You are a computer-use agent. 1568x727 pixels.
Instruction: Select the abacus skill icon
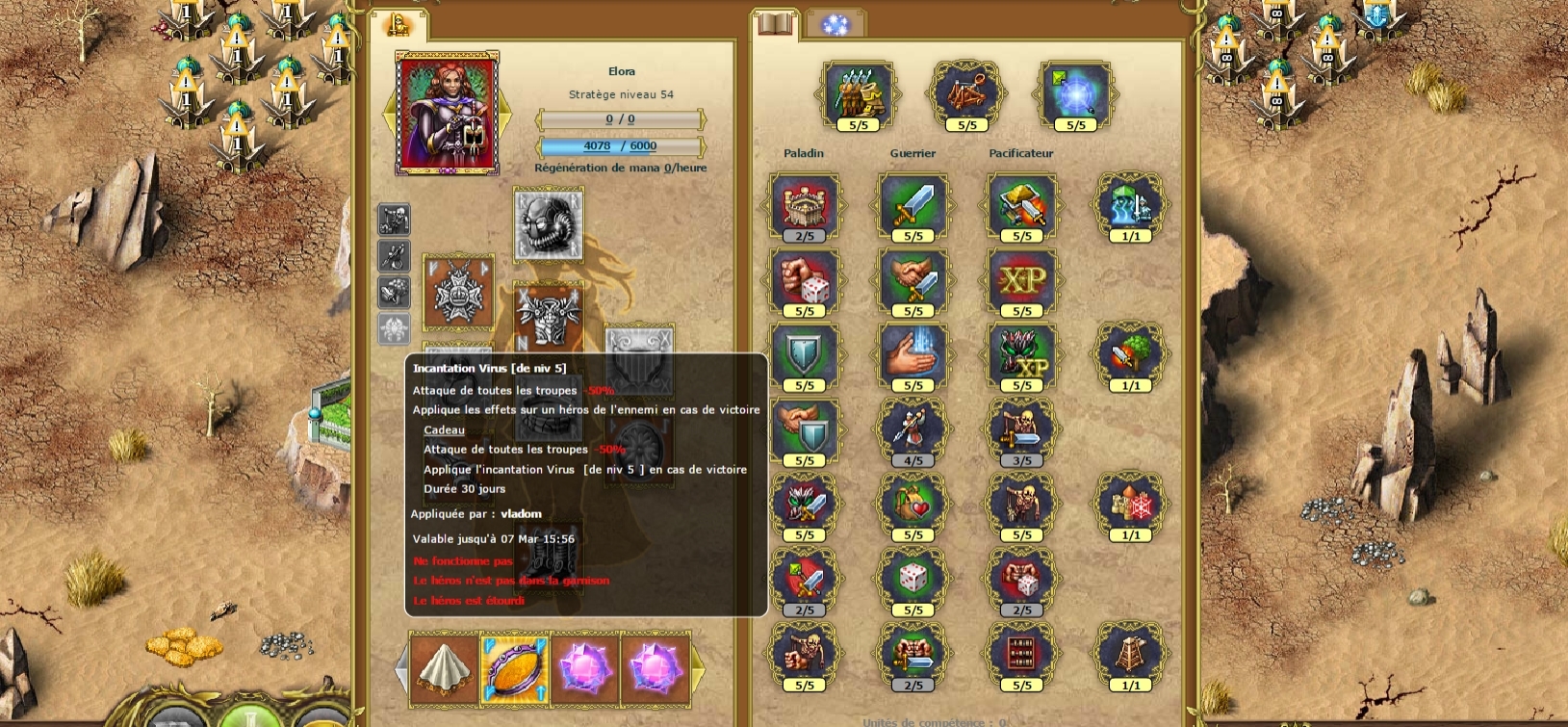(1021, 654)
